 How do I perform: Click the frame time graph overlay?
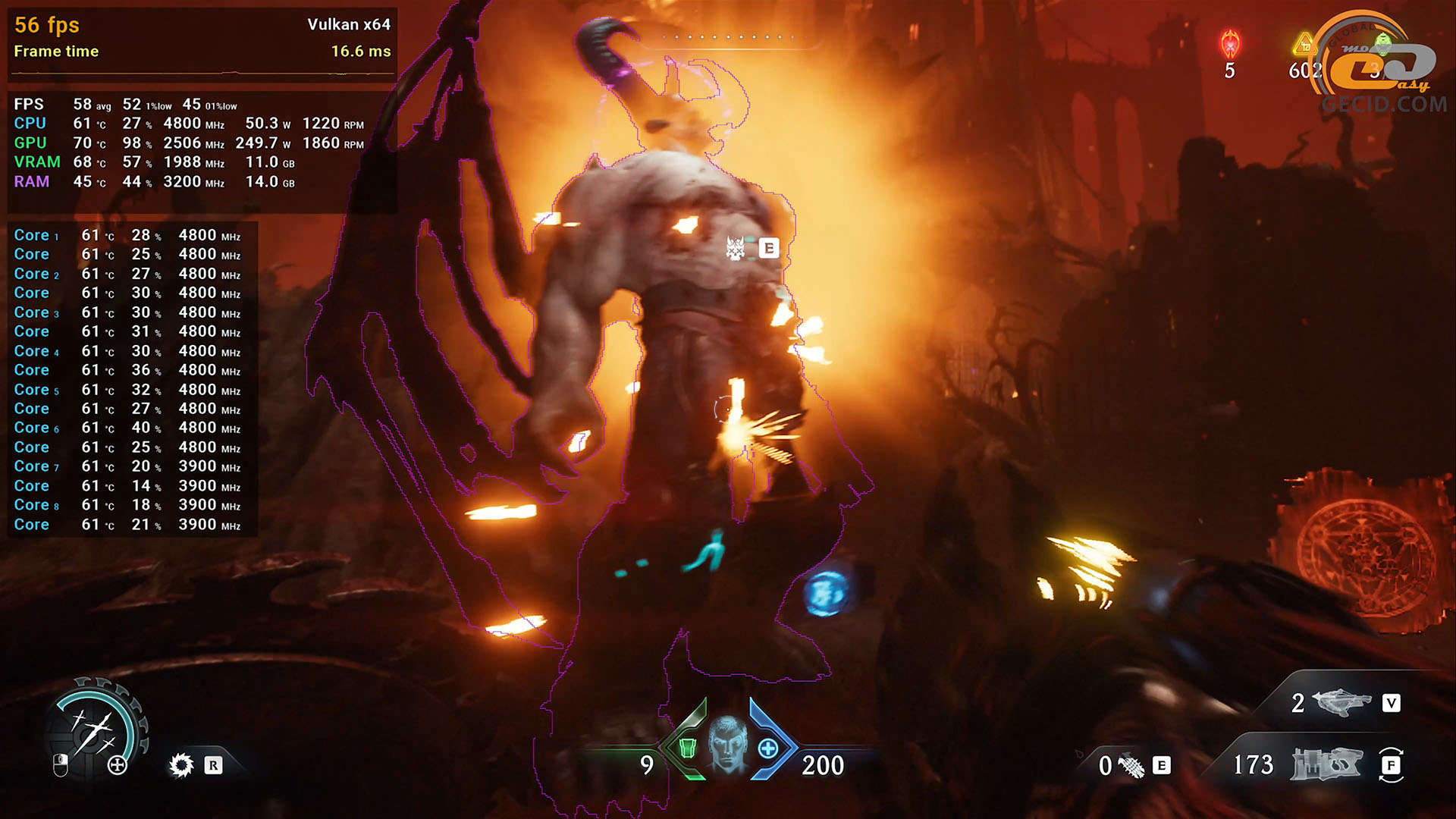[x=202, y=73]
